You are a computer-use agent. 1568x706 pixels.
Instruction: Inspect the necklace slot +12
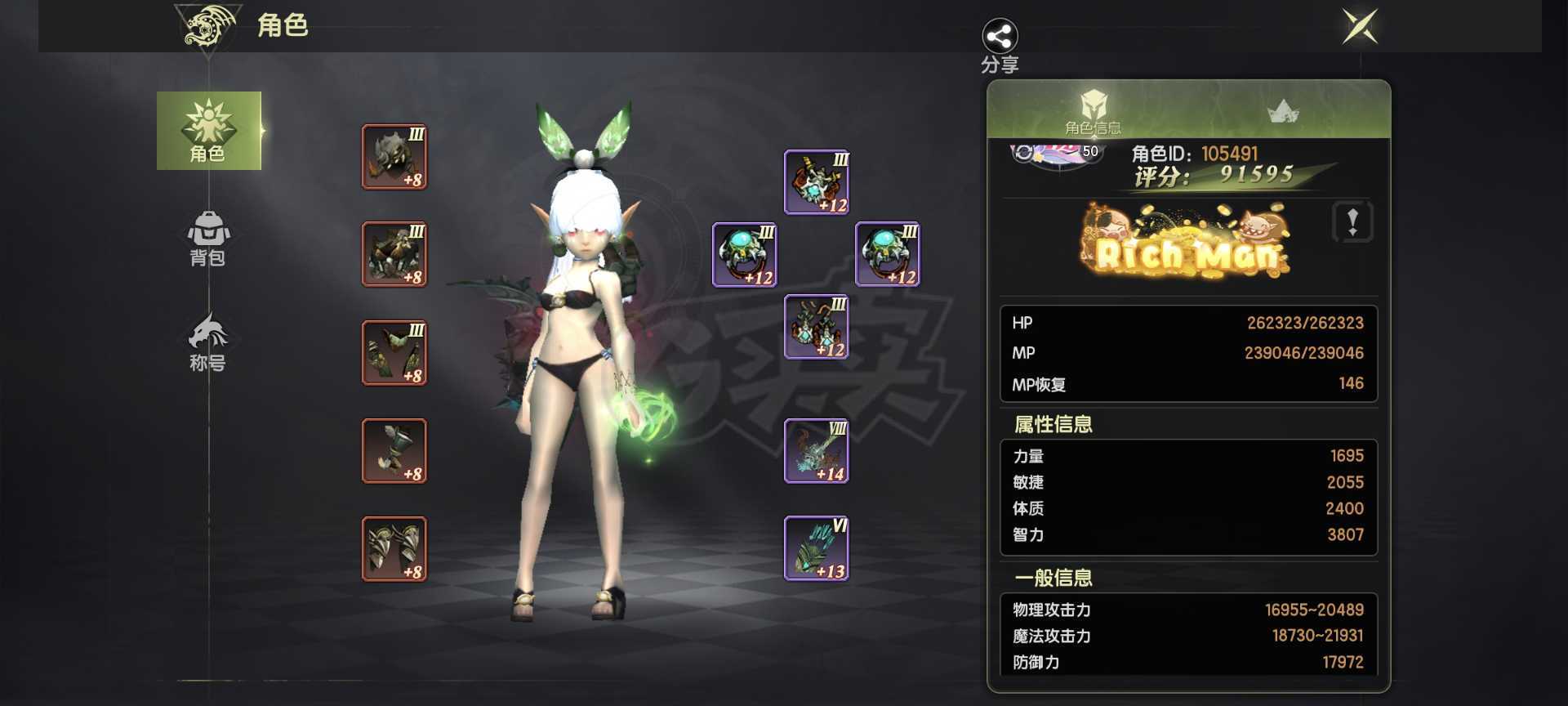pos(817,182)
